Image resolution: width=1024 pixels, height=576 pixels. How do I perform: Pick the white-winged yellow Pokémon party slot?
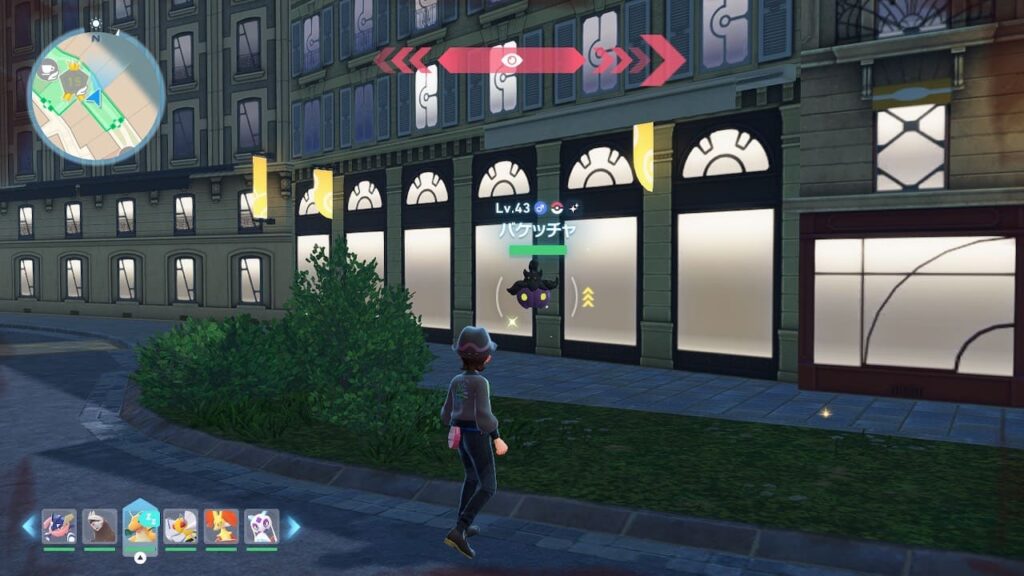tap(181, 526)
